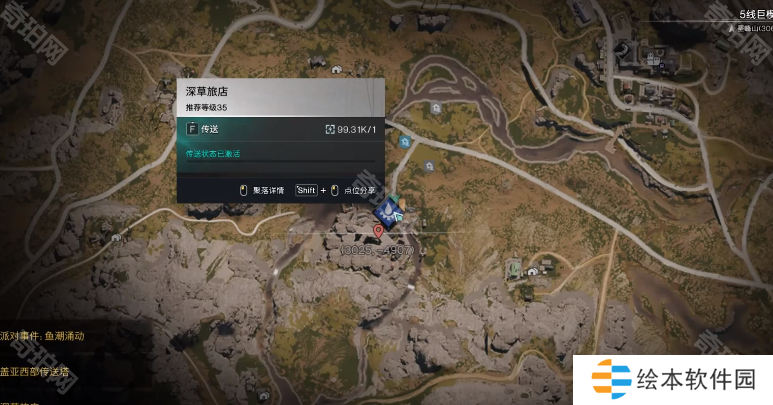Click the blue 深草旅店 teleport marker
The image size is (773, 405).
pyautogui.click(x=387, y=210)
